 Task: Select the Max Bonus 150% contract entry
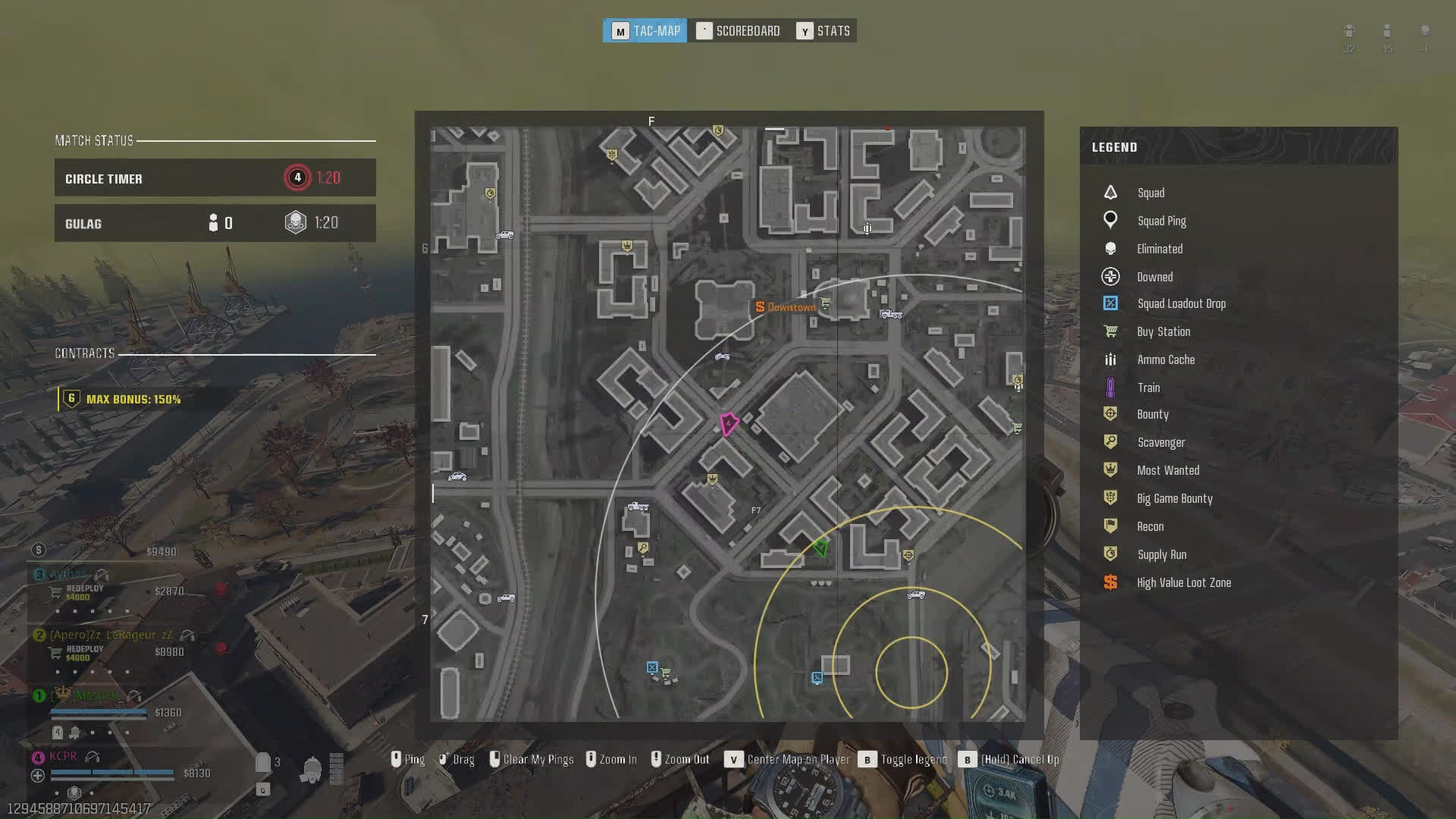[133, 399]
